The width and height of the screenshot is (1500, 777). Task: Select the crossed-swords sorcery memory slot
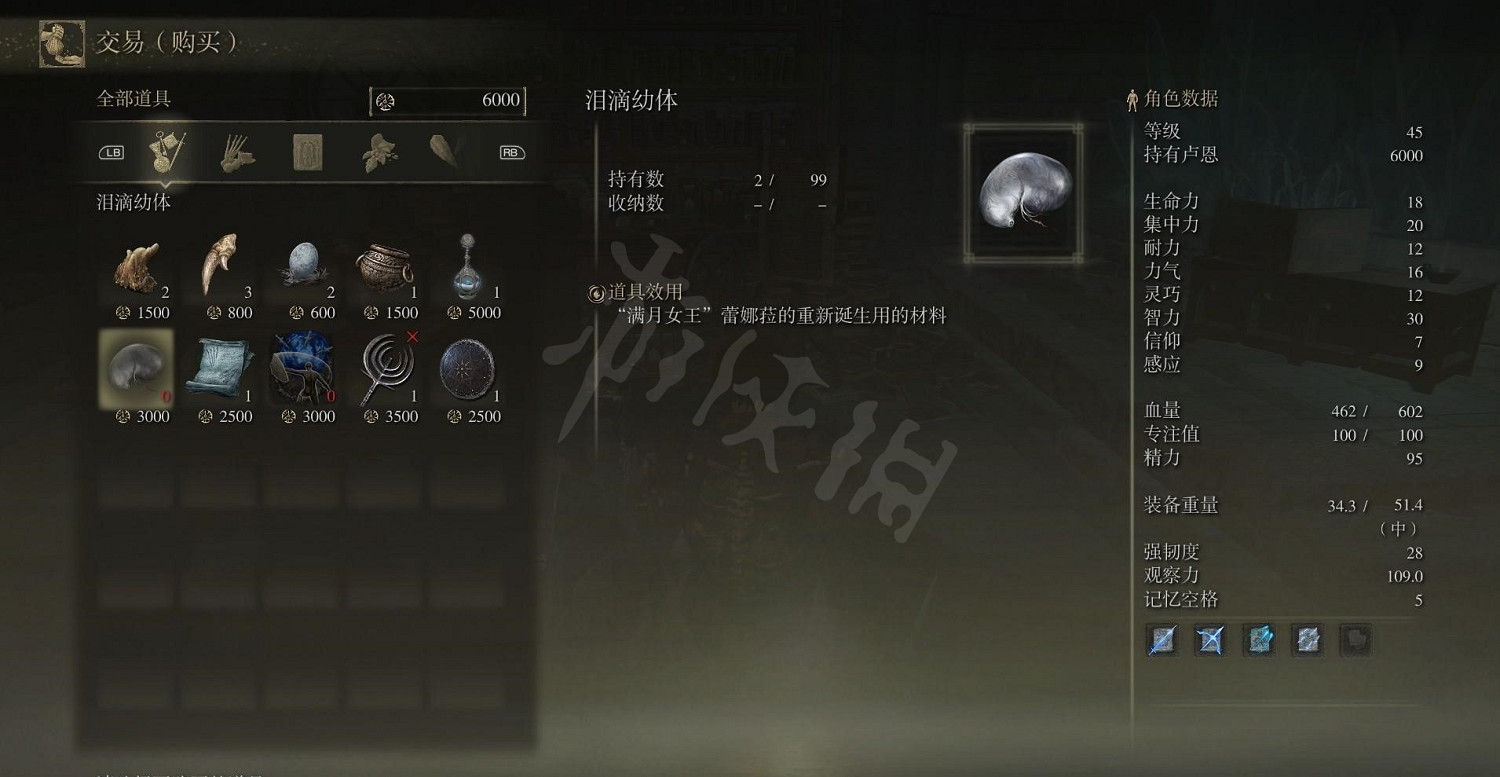1209,640
